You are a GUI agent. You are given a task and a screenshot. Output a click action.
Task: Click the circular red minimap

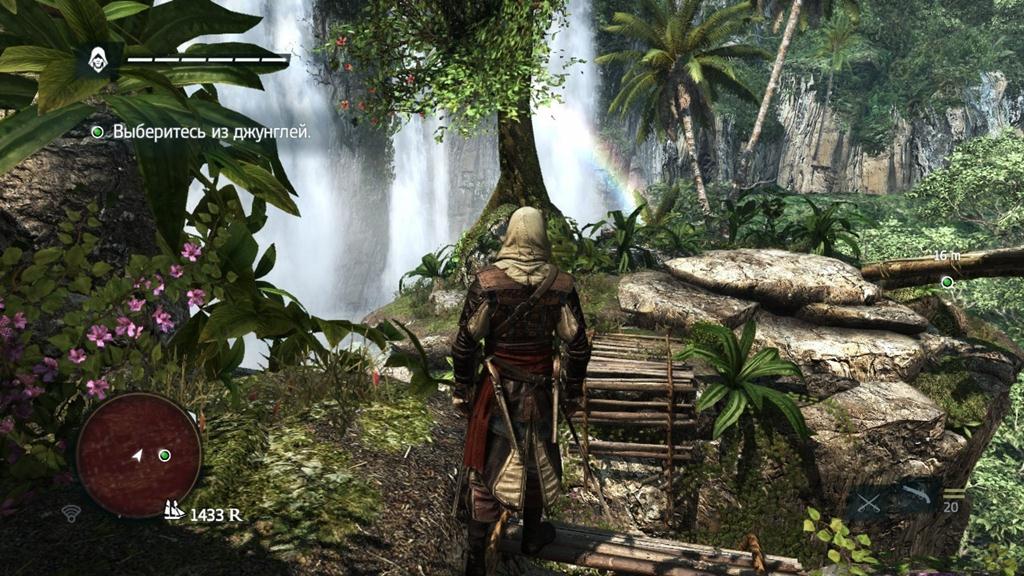tap(139, 455)
